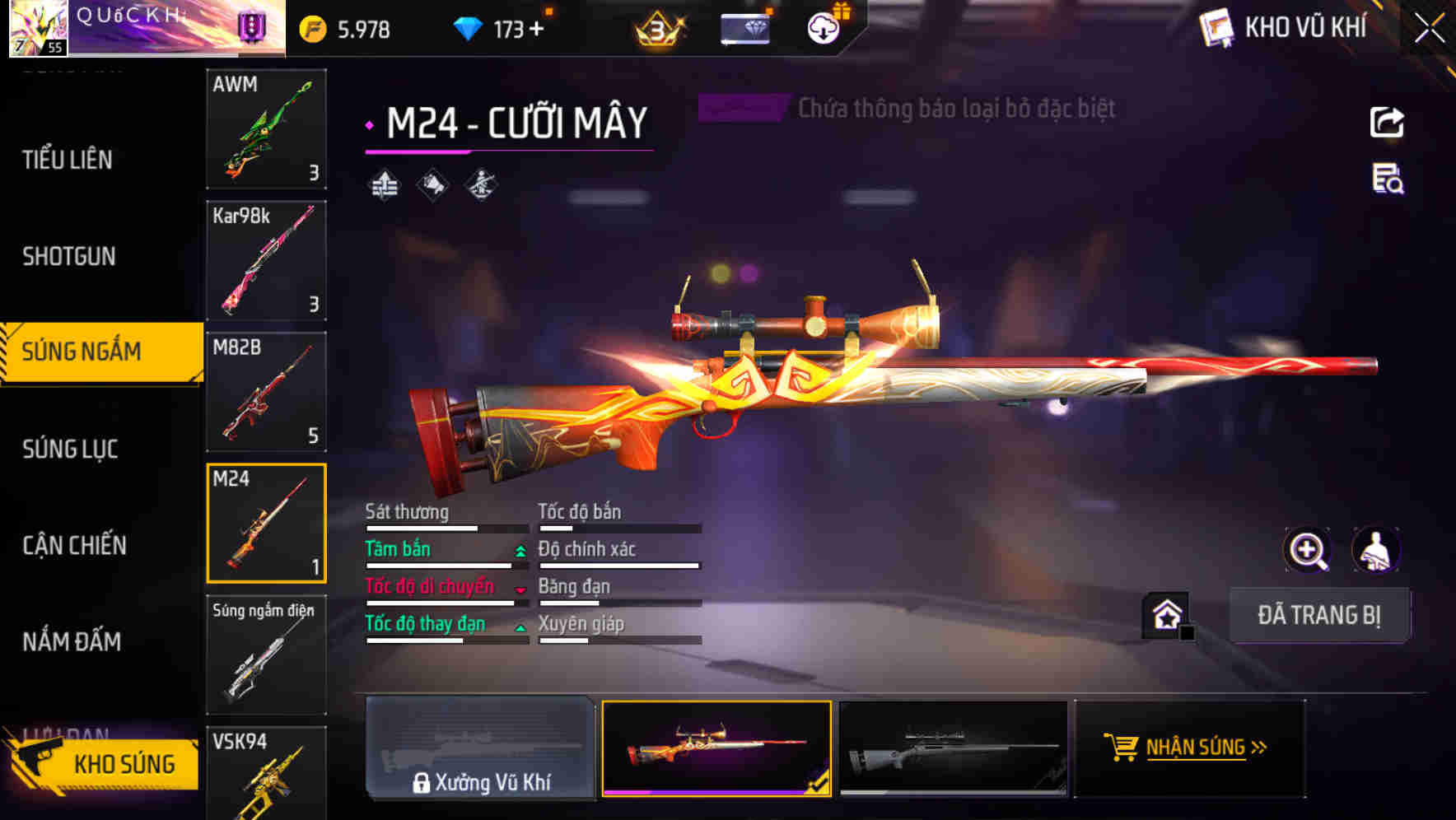Open the skin info search icon below share

pyautogui.click(x=1387, y=184)
